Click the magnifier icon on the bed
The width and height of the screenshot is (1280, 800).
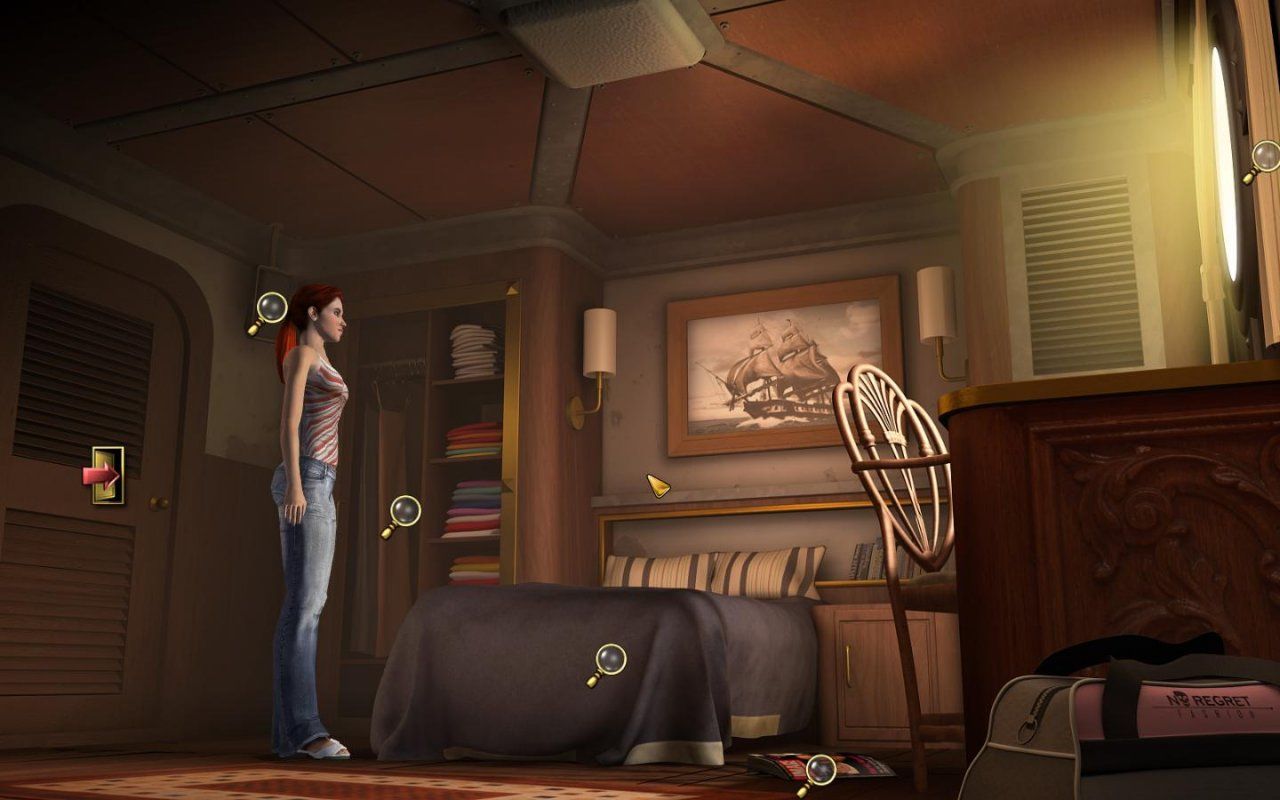pyautogui.click(x=608, y=660)
